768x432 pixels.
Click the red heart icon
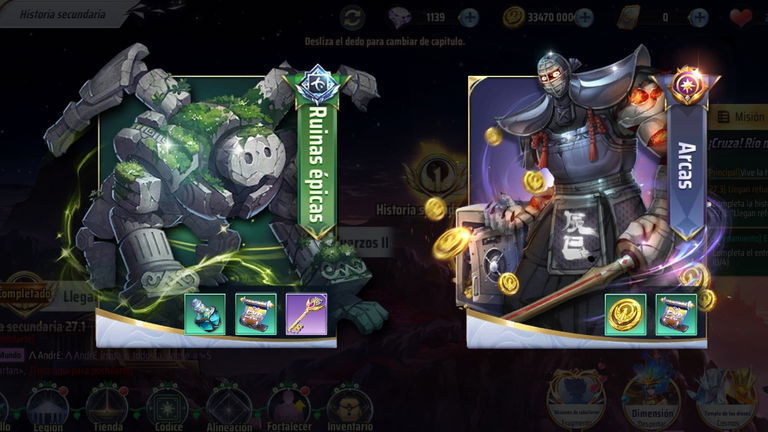(x=741, y=17)
